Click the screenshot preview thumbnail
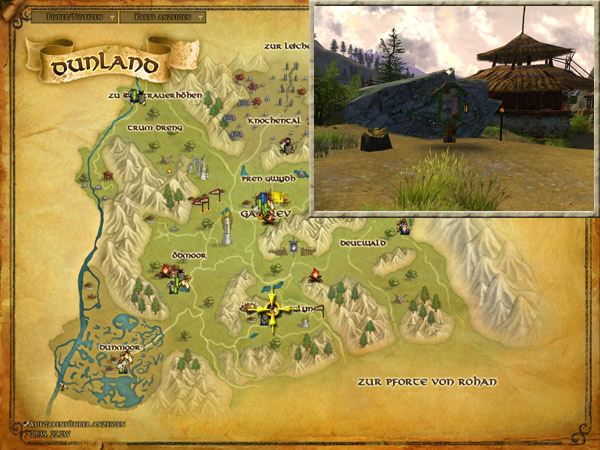 point(452,108)
